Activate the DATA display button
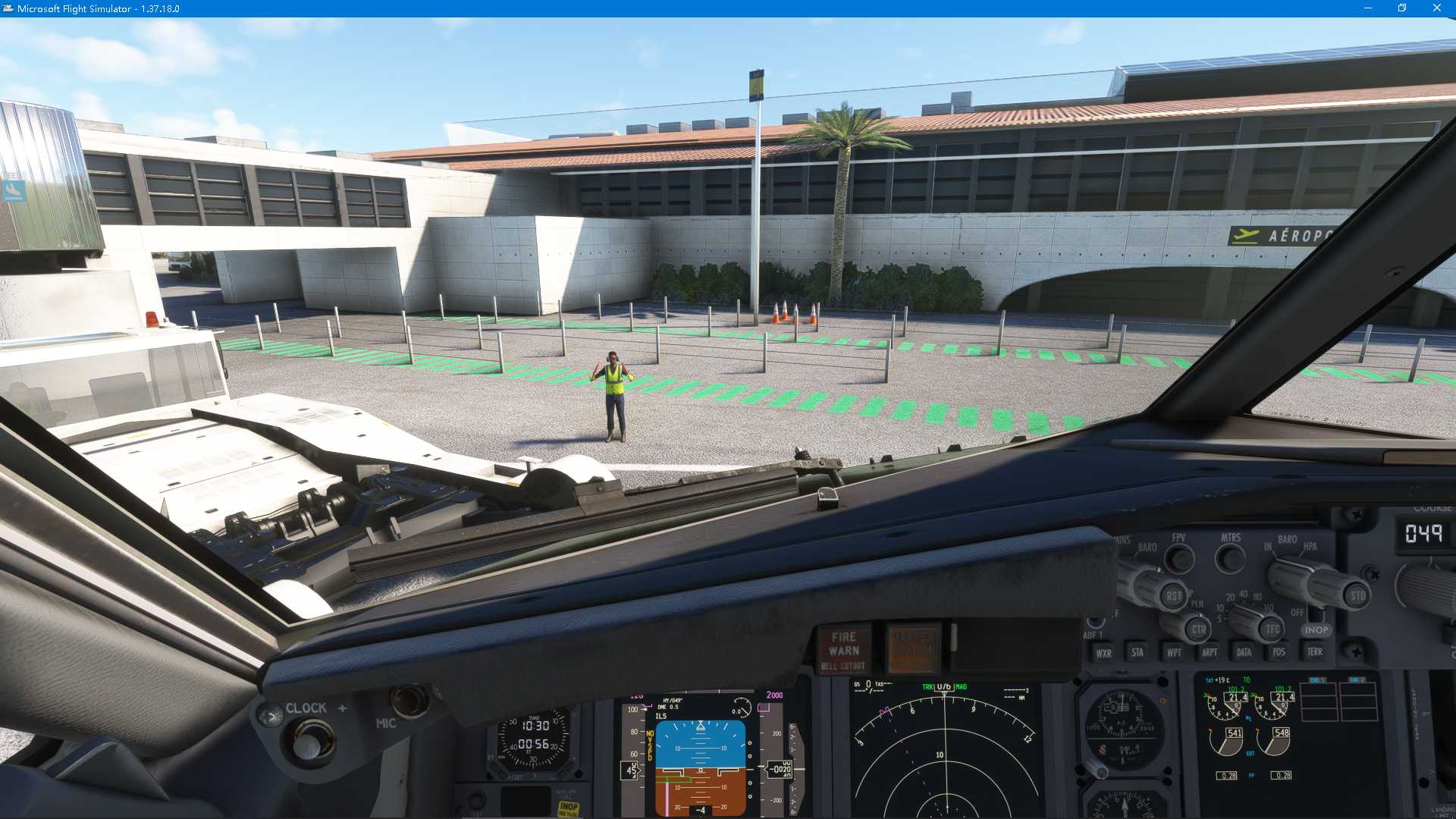This screenshot has height=819, width=1456. tap(1244, 652)
